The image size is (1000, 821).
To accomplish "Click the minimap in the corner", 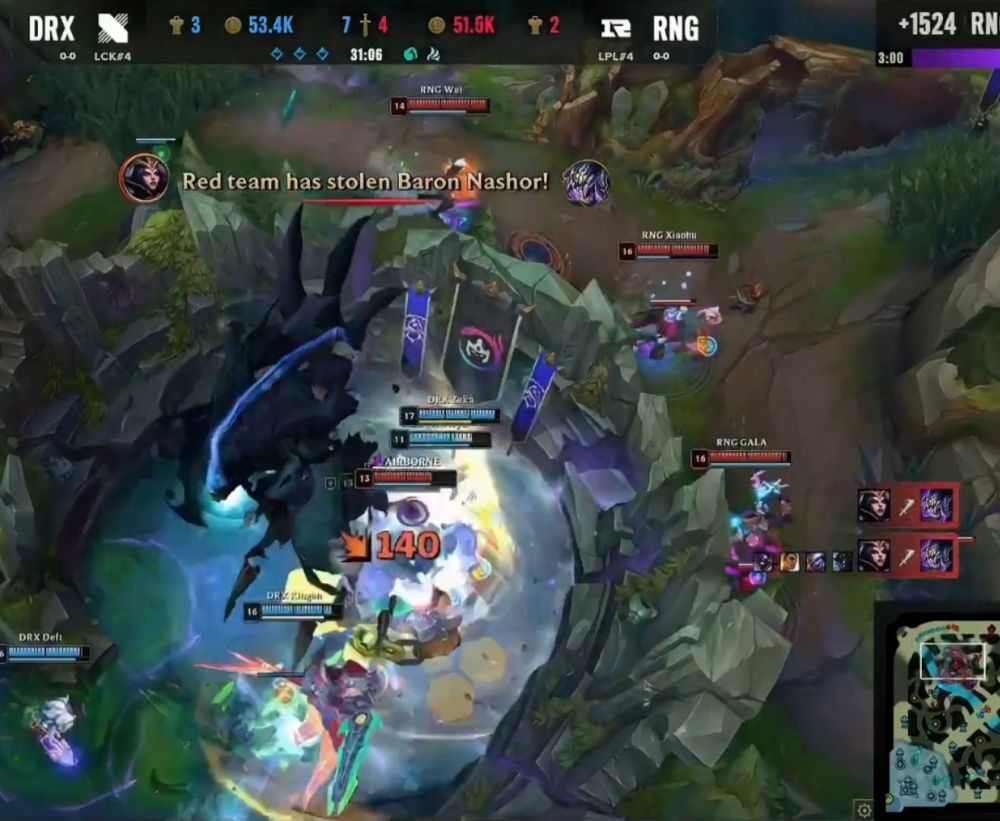I will [x=940, y=711].
